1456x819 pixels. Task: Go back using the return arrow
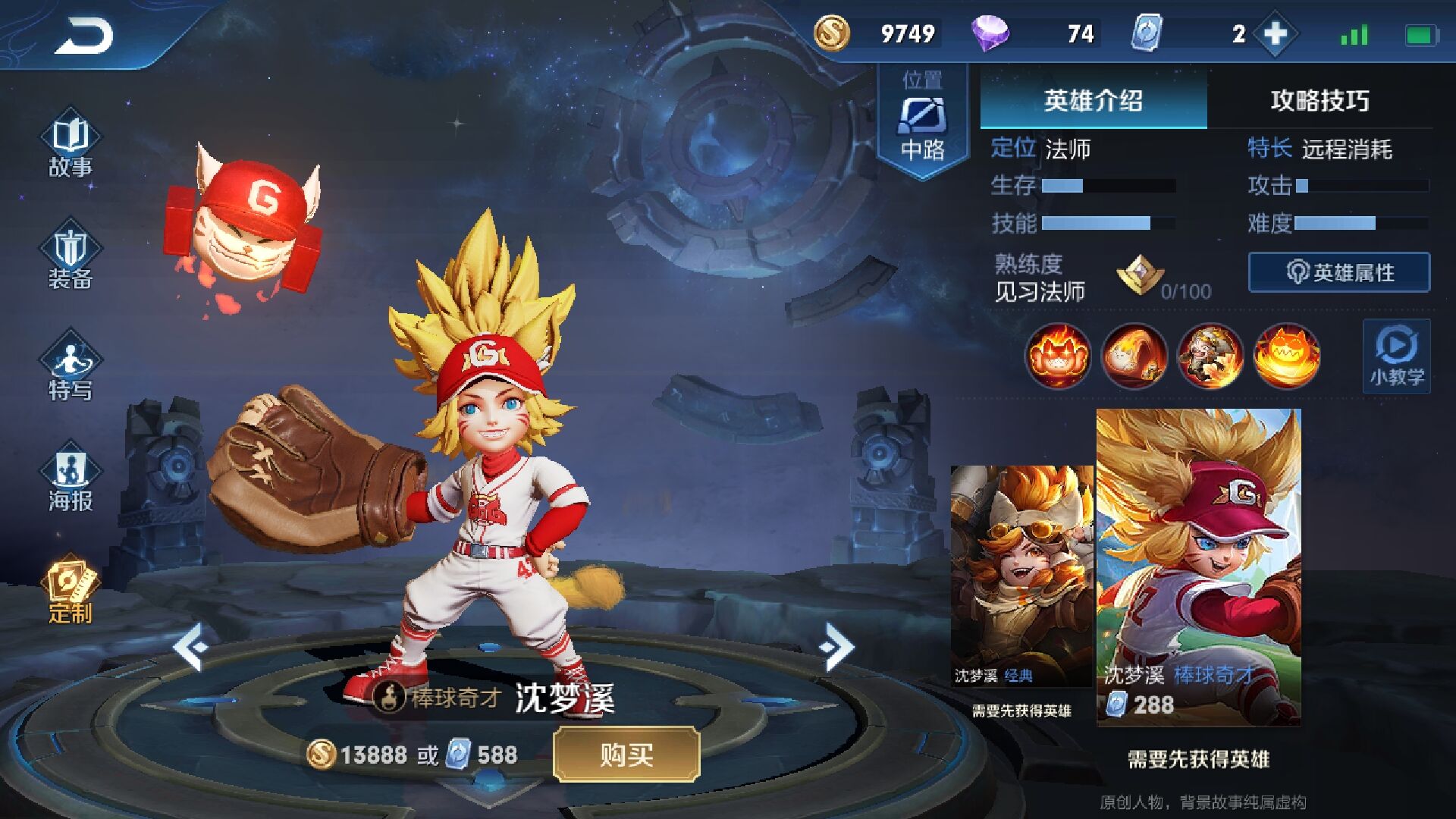83,36
